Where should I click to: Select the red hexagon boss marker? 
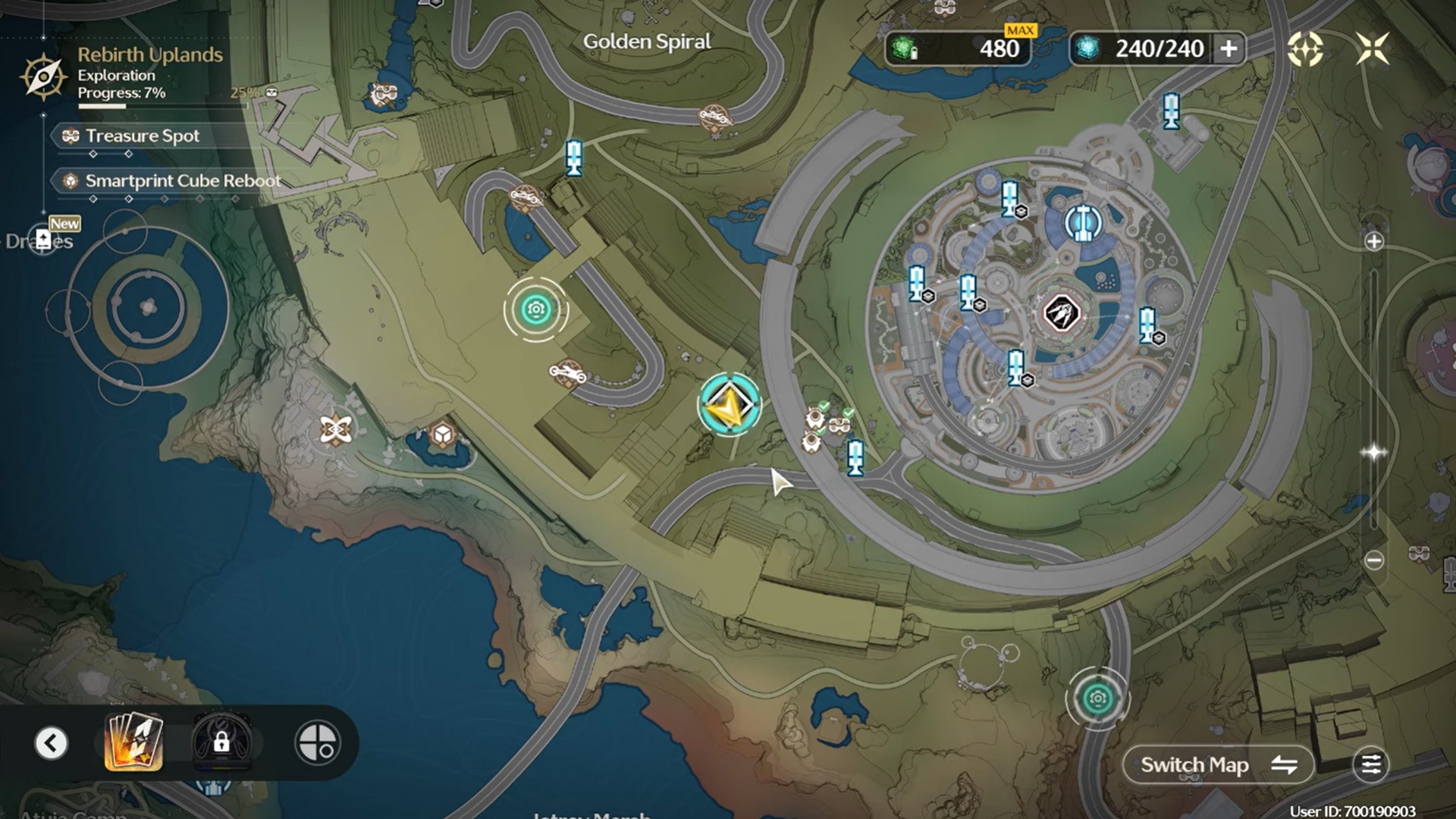(1062, 313)
